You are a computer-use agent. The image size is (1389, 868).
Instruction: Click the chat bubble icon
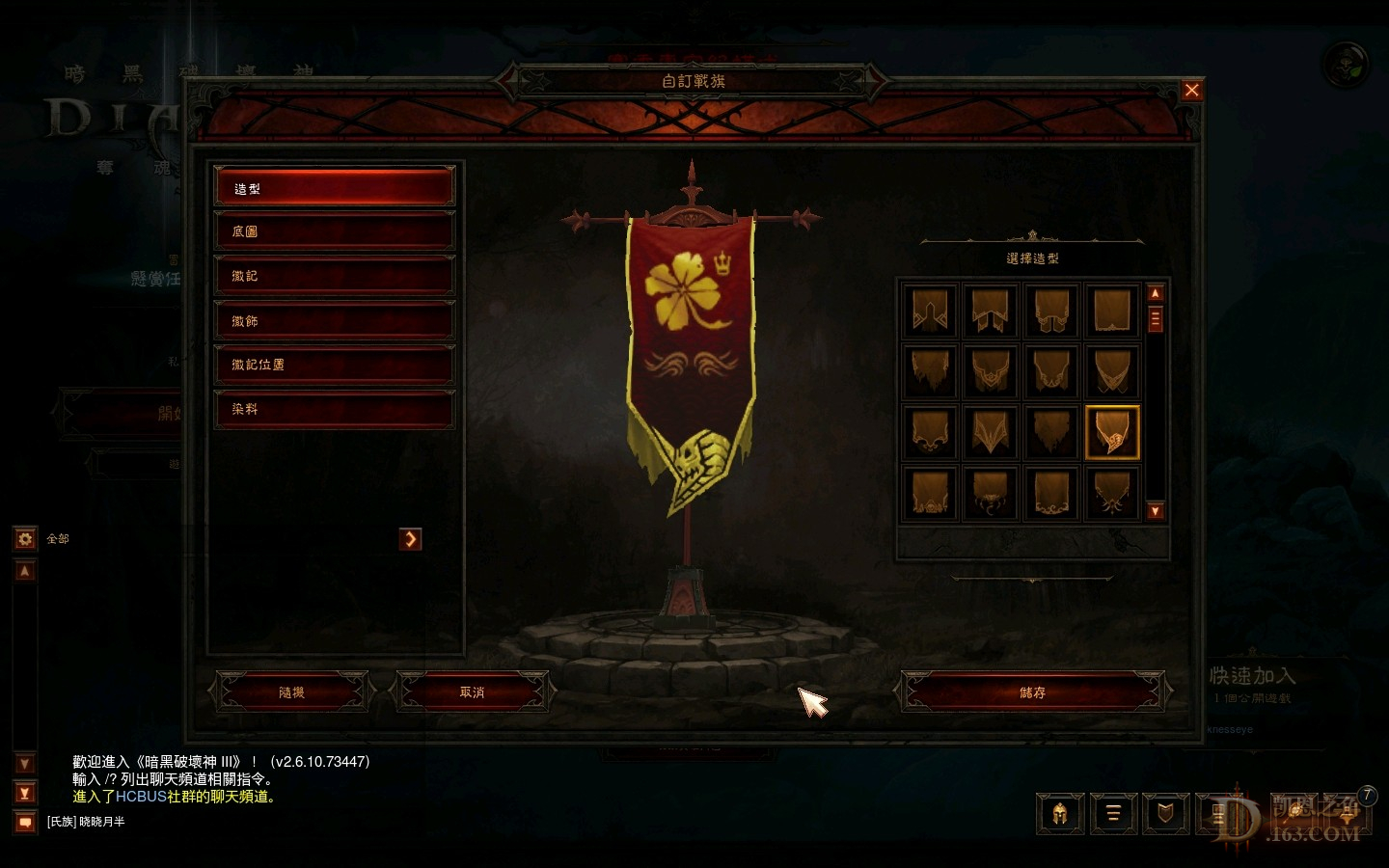(25, 822)
